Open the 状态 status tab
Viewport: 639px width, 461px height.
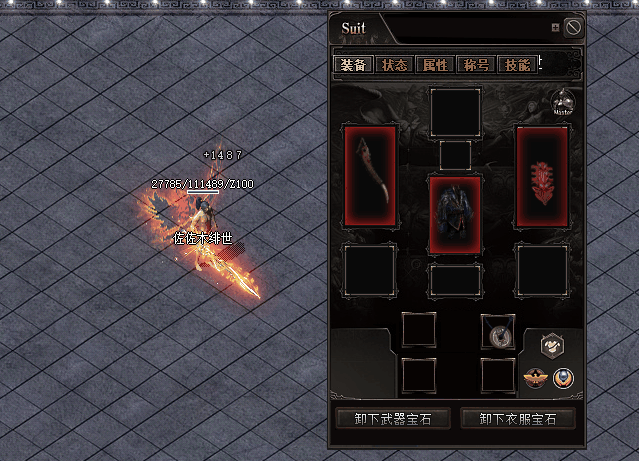tap(394, 65)
